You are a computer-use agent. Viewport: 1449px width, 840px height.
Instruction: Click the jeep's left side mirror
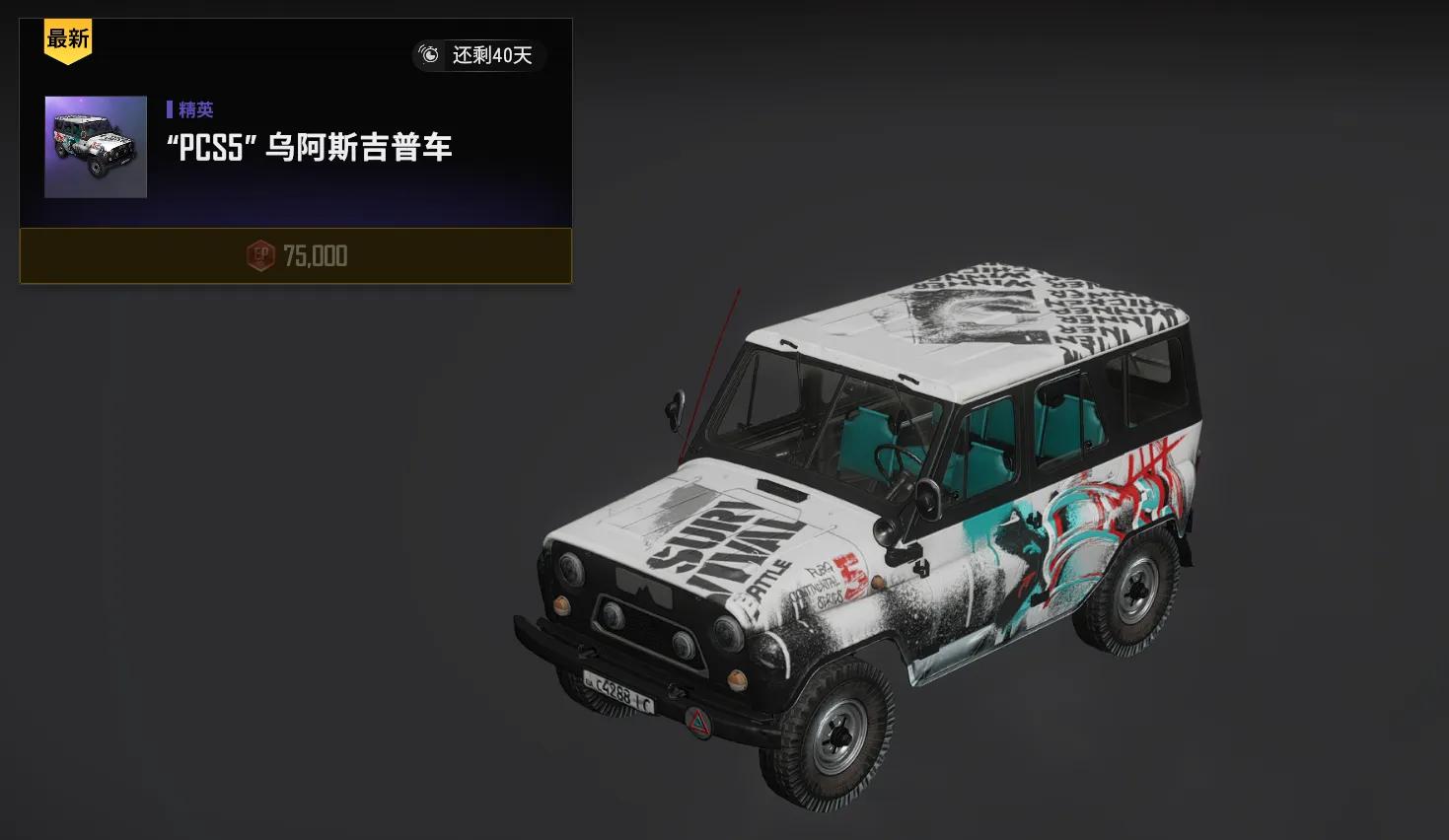[x=677, y=404]
